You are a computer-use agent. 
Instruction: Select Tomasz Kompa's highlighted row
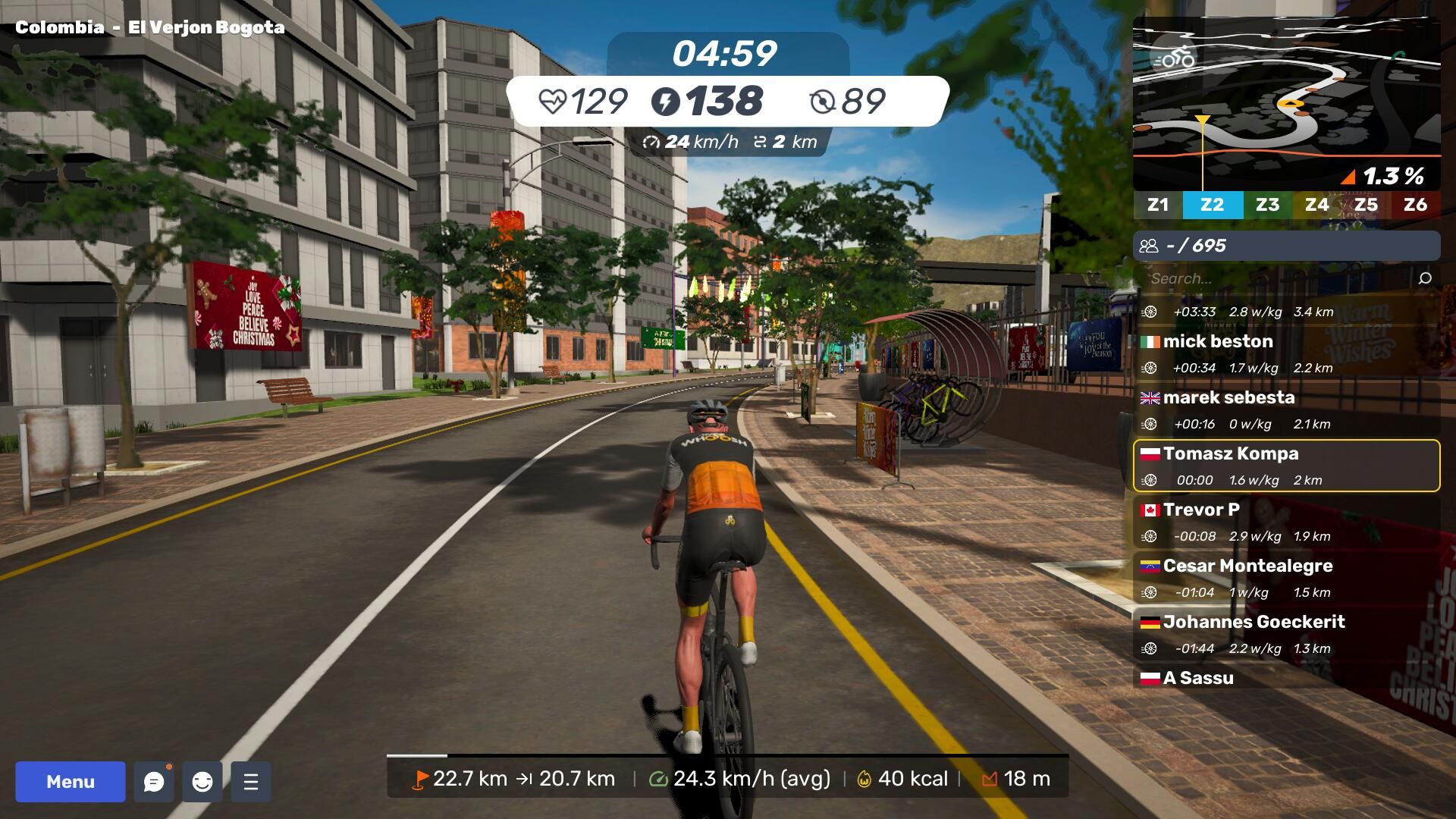1286,466
